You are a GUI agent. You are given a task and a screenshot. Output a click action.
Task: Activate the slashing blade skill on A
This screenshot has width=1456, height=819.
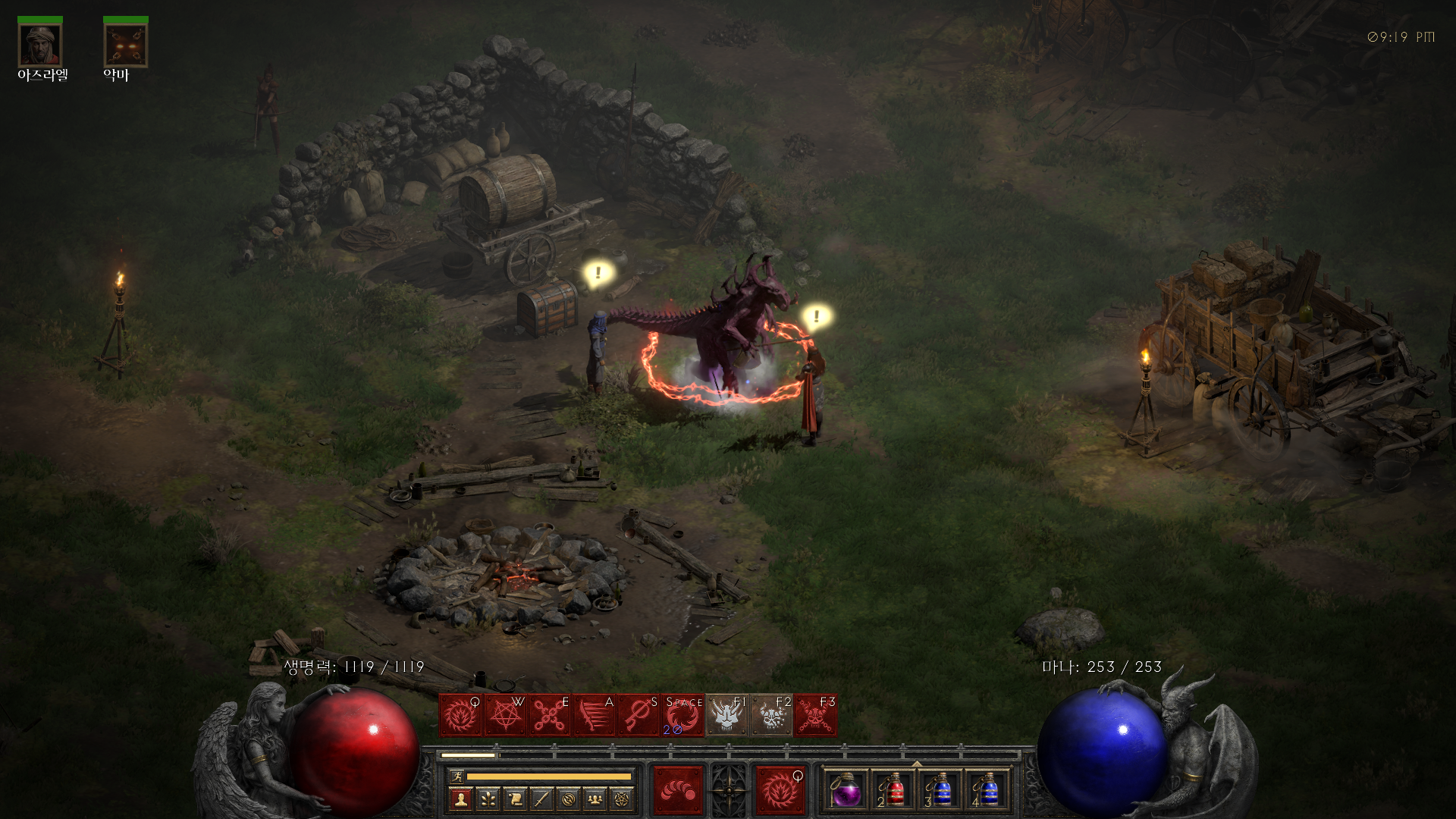595,715
